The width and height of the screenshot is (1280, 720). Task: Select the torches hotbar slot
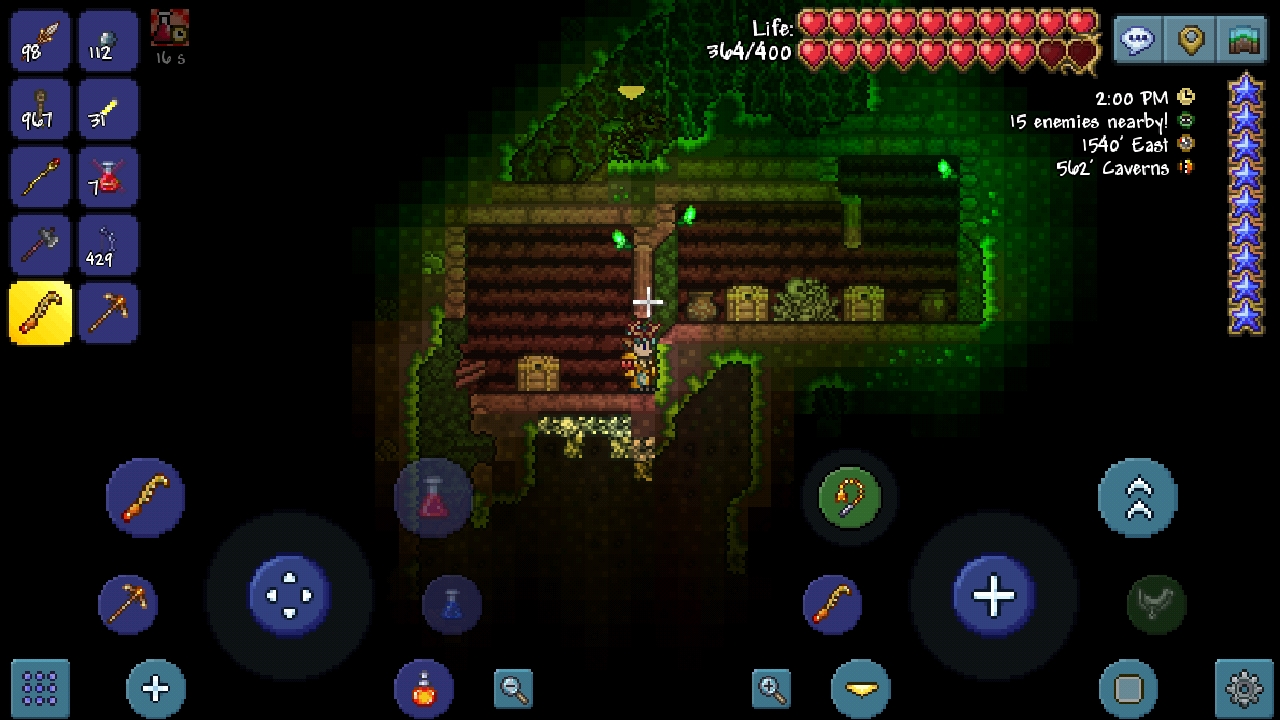pos(40,108)
